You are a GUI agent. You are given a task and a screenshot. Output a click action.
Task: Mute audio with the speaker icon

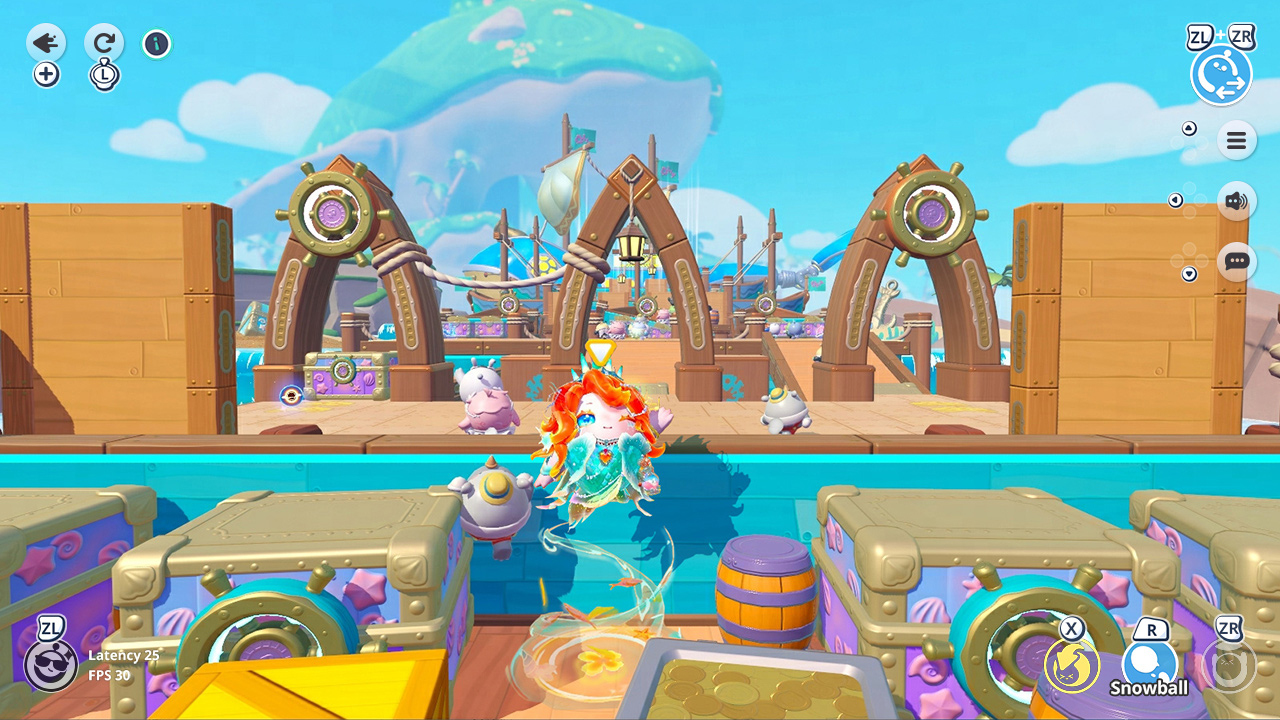(x=1237, y=201)
